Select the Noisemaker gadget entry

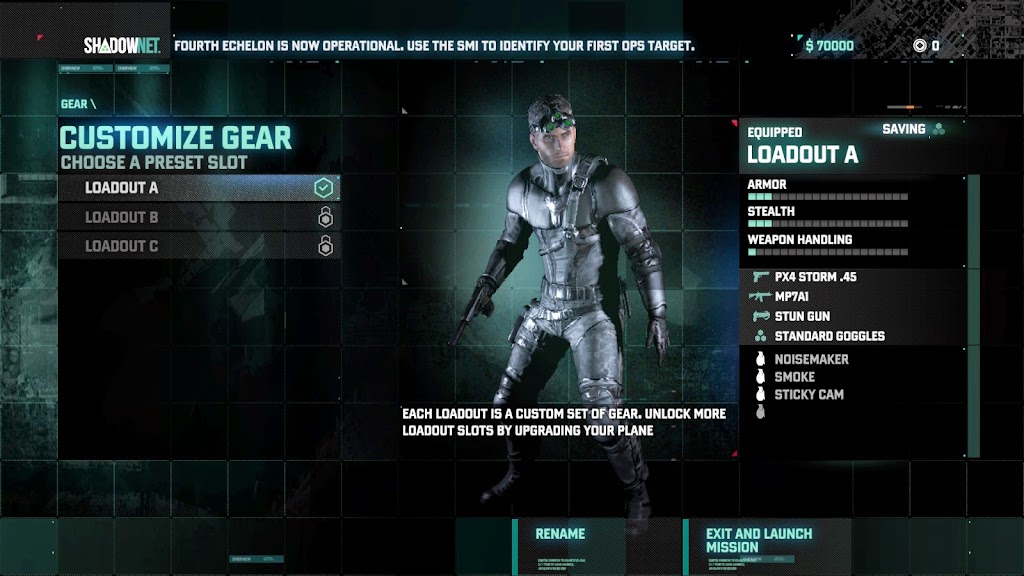point(810,359)
